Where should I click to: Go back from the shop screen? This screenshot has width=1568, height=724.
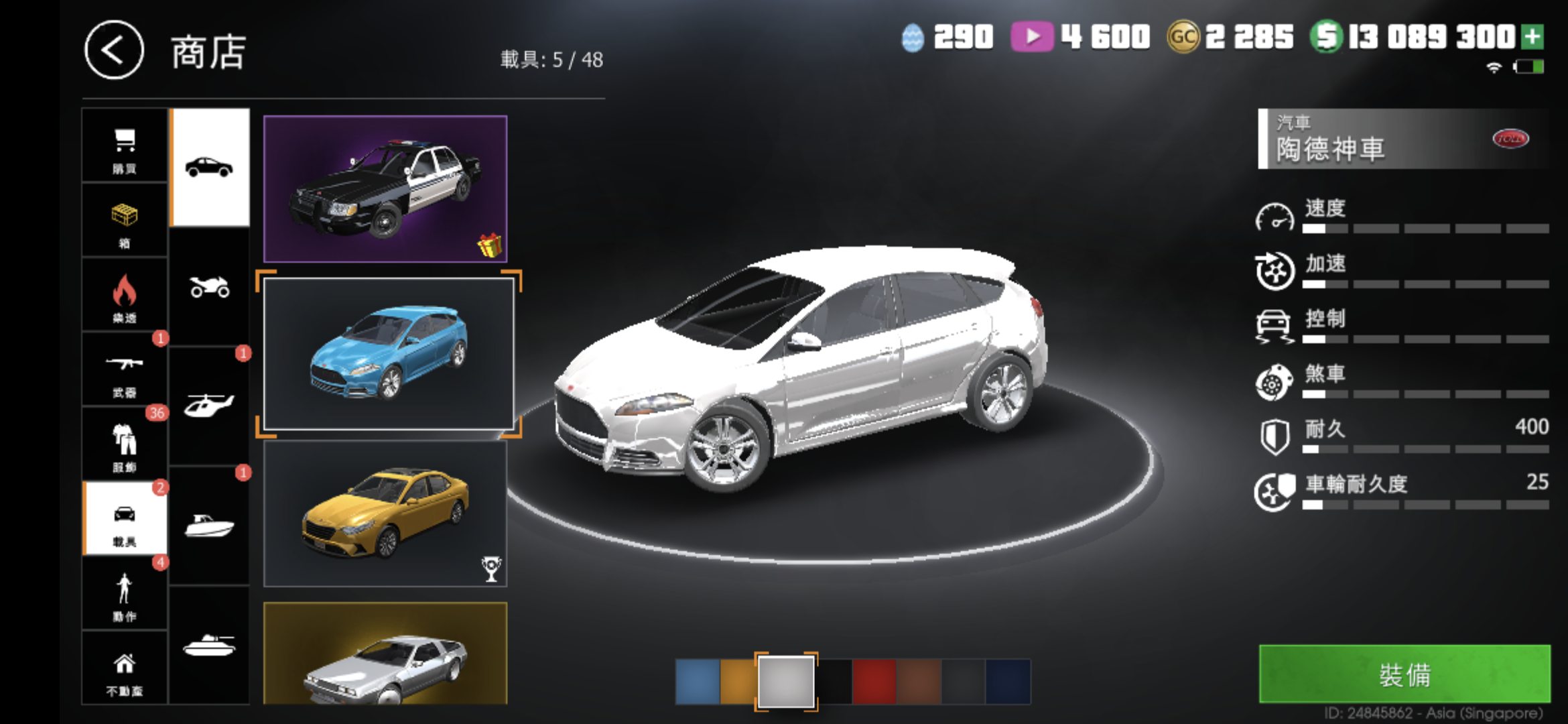tap(114, 51)
